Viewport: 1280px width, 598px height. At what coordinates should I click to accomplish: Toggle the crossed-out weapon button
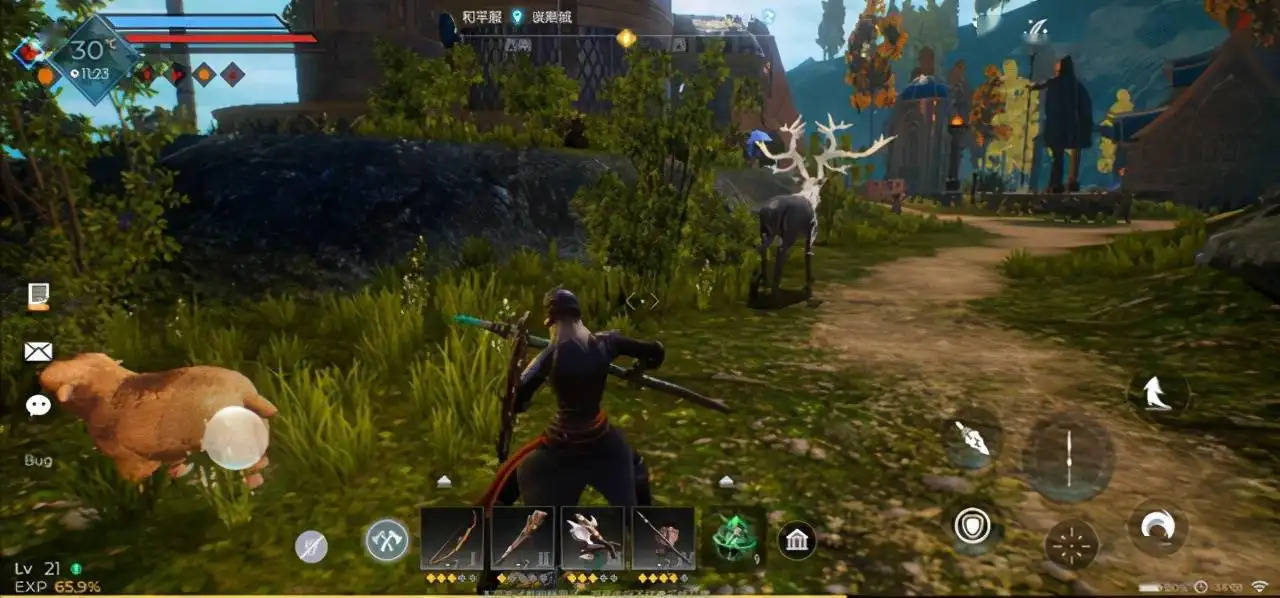coord(312,546)
